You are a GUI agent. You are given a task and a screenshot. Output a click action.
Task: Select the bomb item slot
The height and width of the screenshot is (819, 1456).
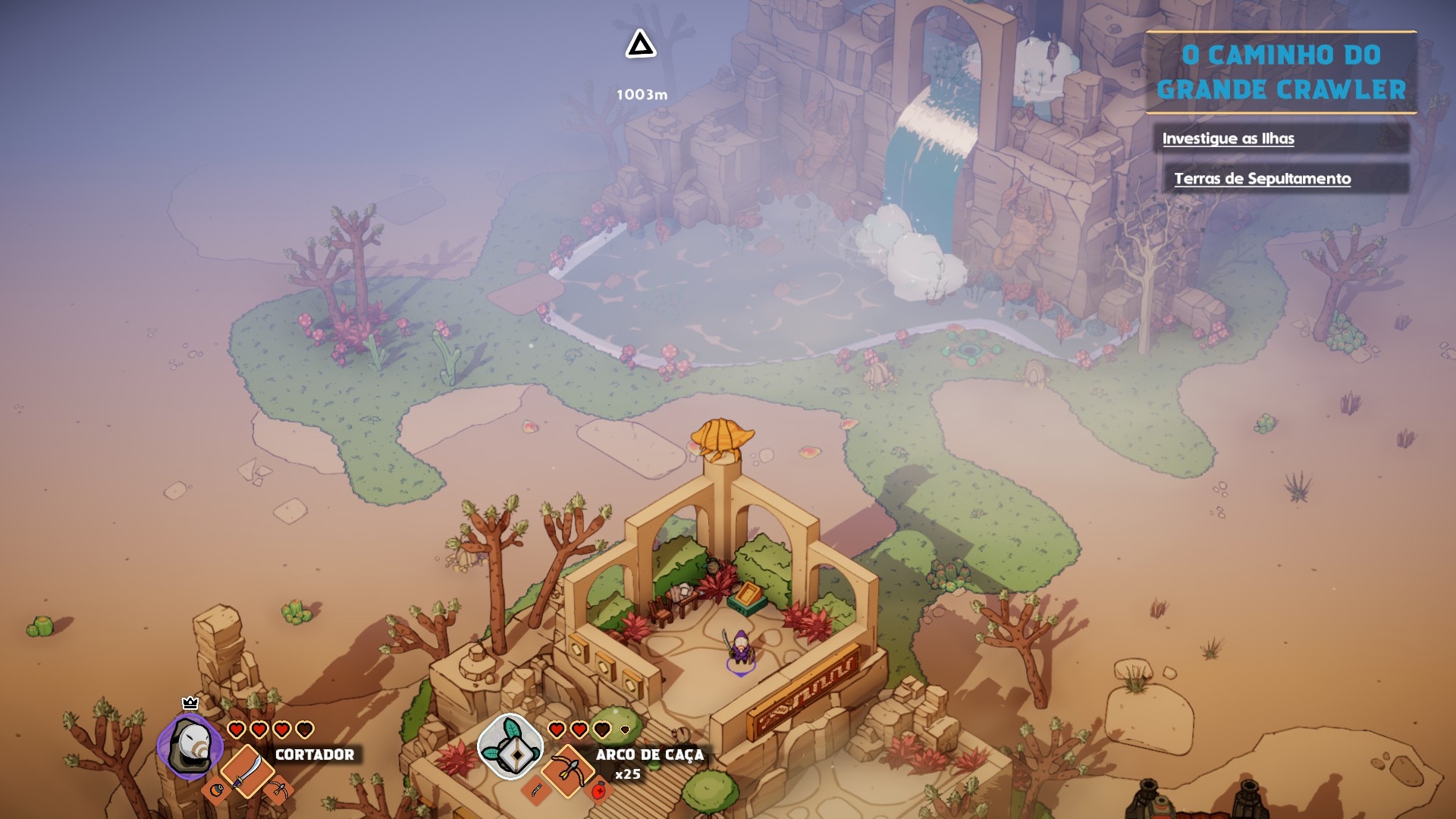(217, 790)
